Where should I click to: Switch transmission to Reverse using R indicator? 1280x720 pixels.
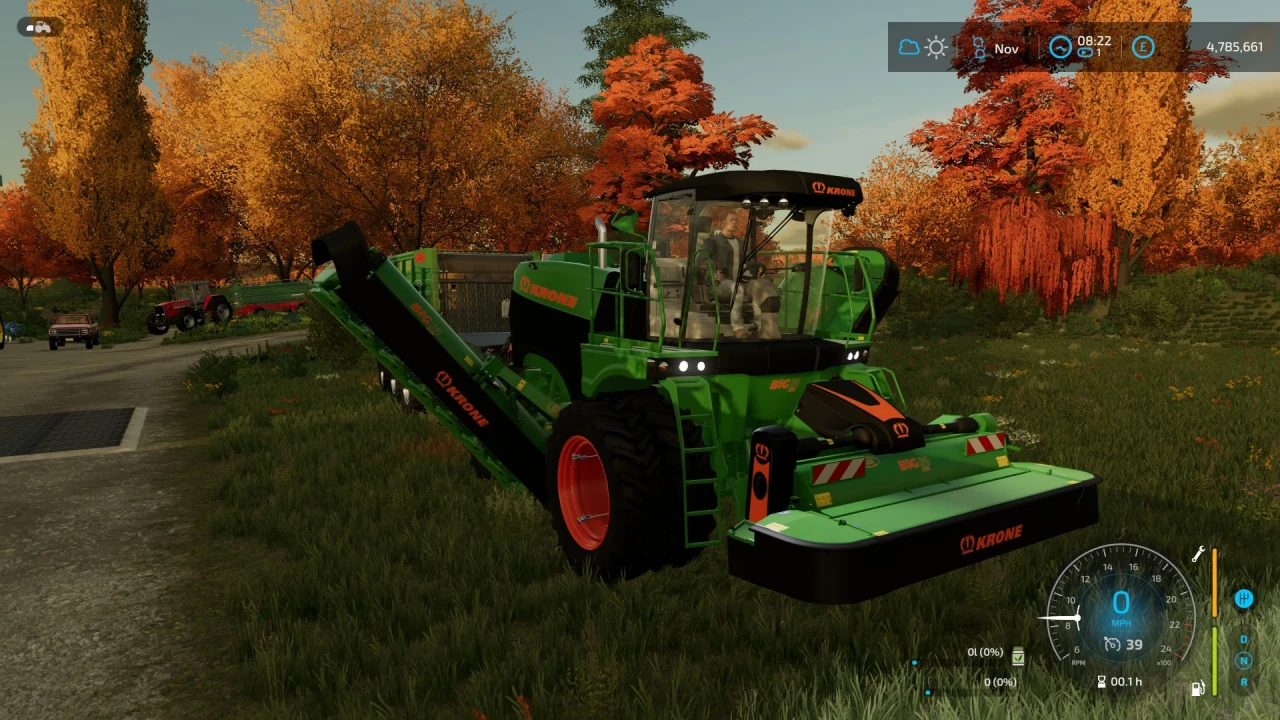(x=1243, y=682)
